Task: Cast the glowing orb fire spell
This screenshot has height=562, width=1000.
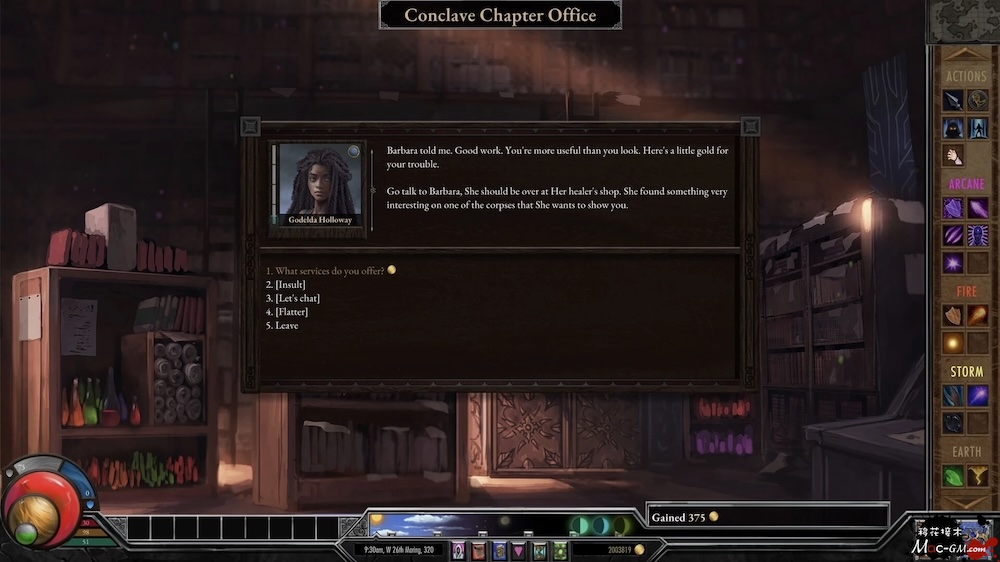Action: 953,343
